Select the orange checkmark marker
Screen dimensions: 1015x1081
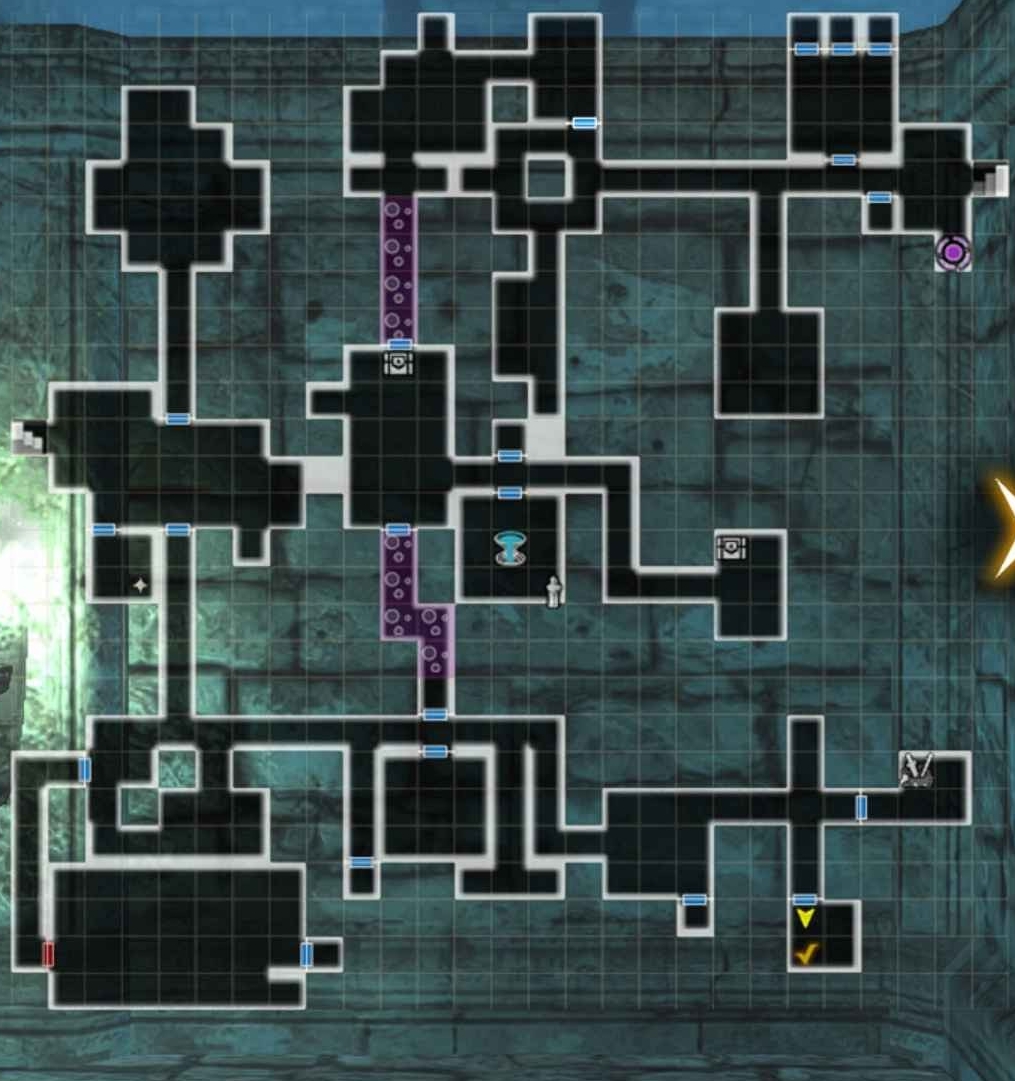click(806, 953)
